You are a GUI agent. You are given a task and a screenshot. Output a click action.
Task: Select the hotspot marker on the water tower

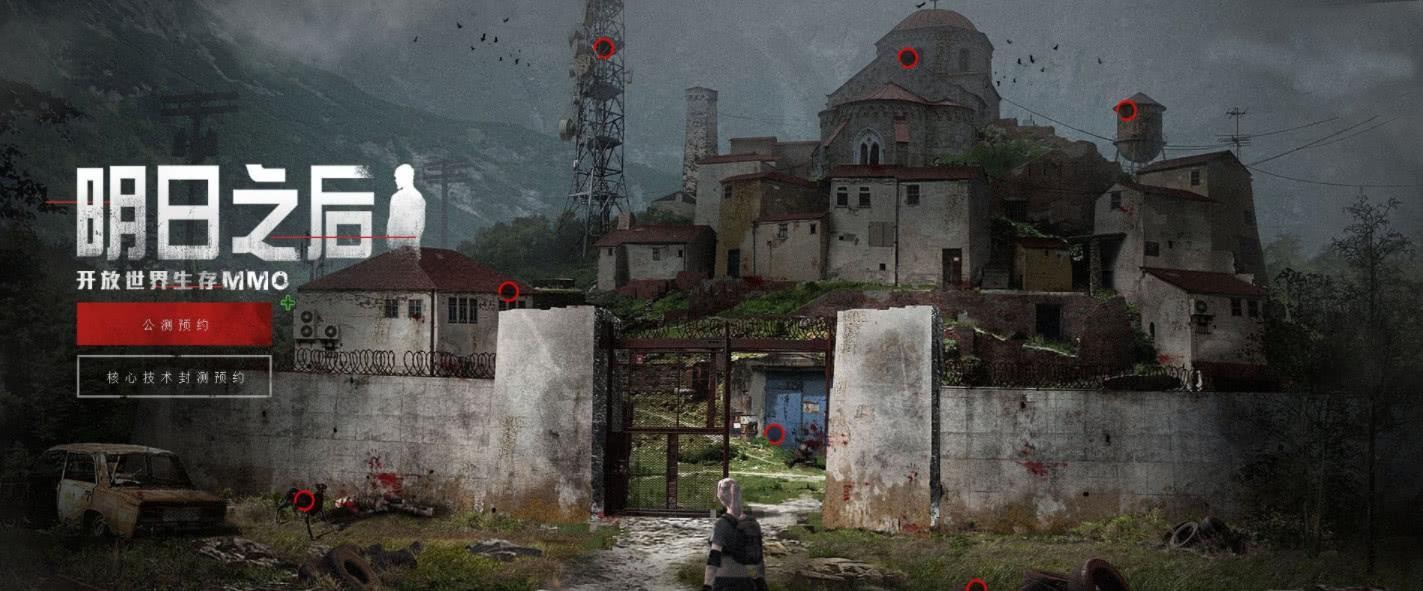[x=1126, y=110]
